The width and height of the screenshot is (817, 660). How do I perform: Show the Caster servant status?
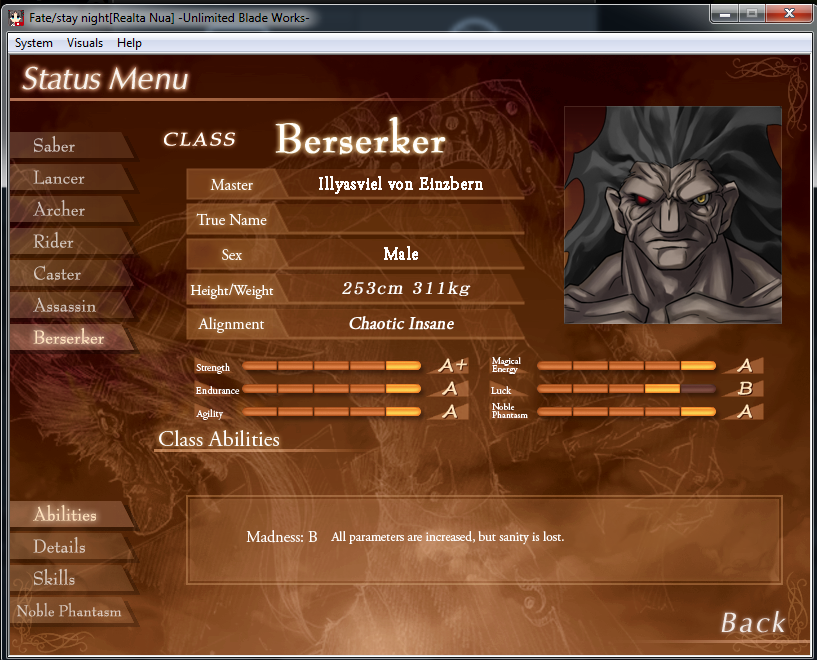pyautogui.click(x=58, y=274)
